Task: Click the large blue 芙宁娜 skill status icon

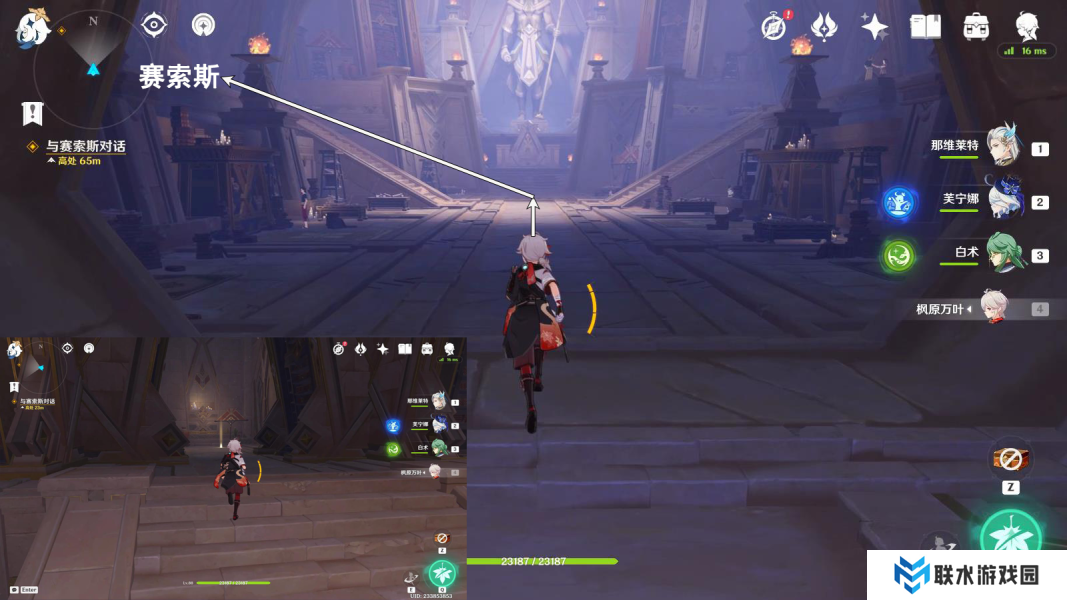Action: click(898, 203)
